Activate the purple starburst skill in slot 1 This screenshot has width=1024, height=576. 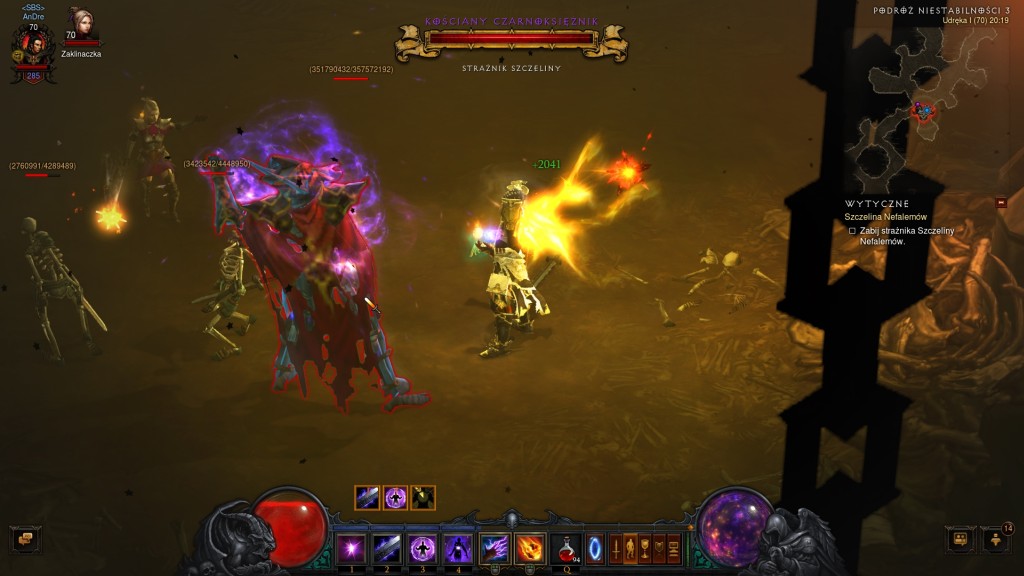point(351,548)
